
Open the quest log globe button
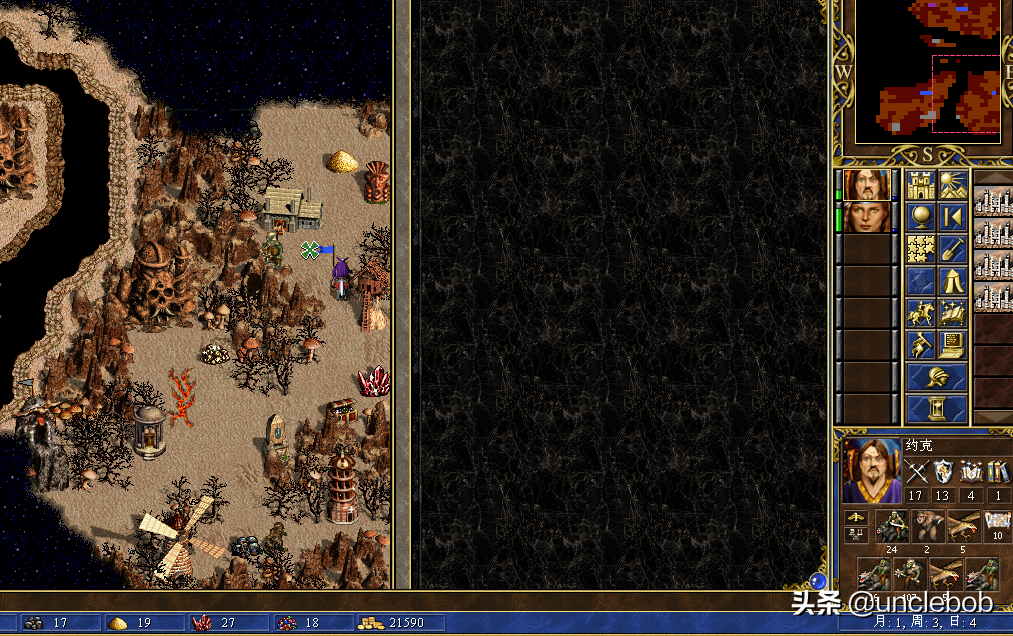click(920, 217)
